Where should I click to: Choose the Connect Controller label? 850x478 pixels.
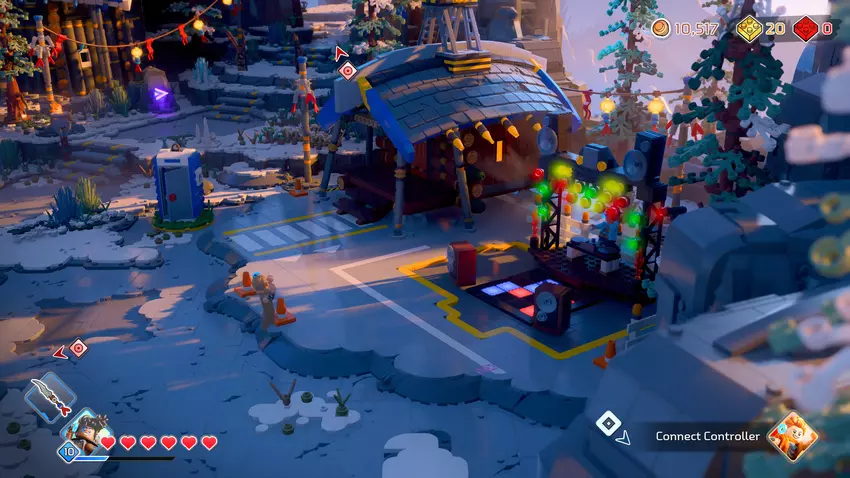click(705, 436)
